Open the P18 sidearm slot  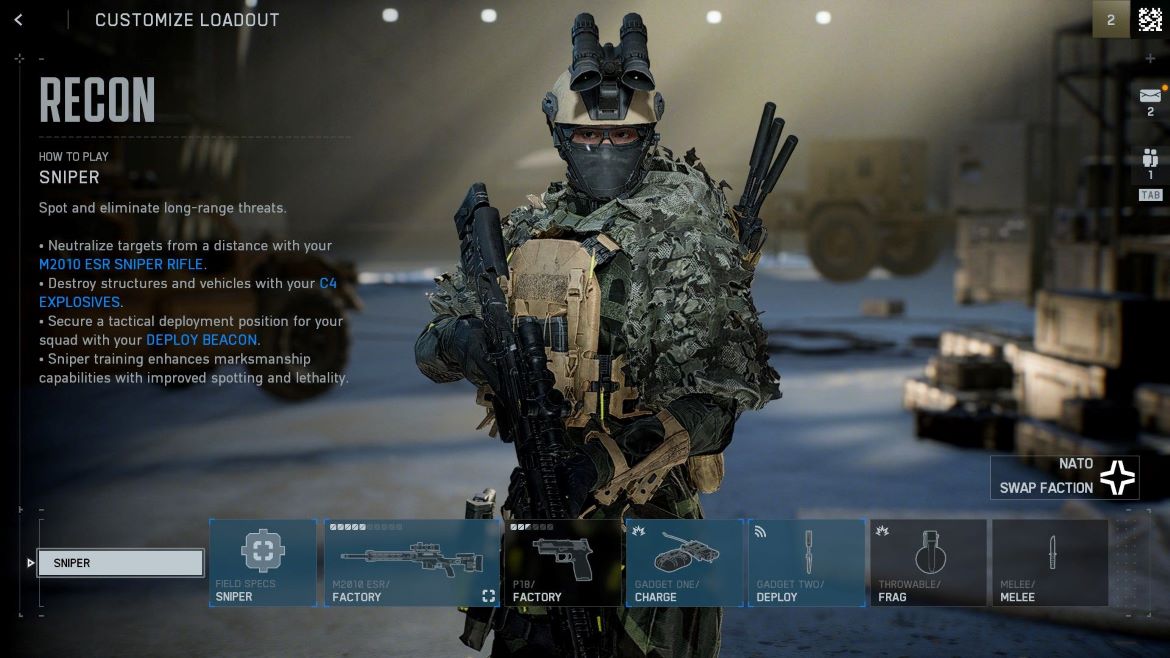point(562,562)
